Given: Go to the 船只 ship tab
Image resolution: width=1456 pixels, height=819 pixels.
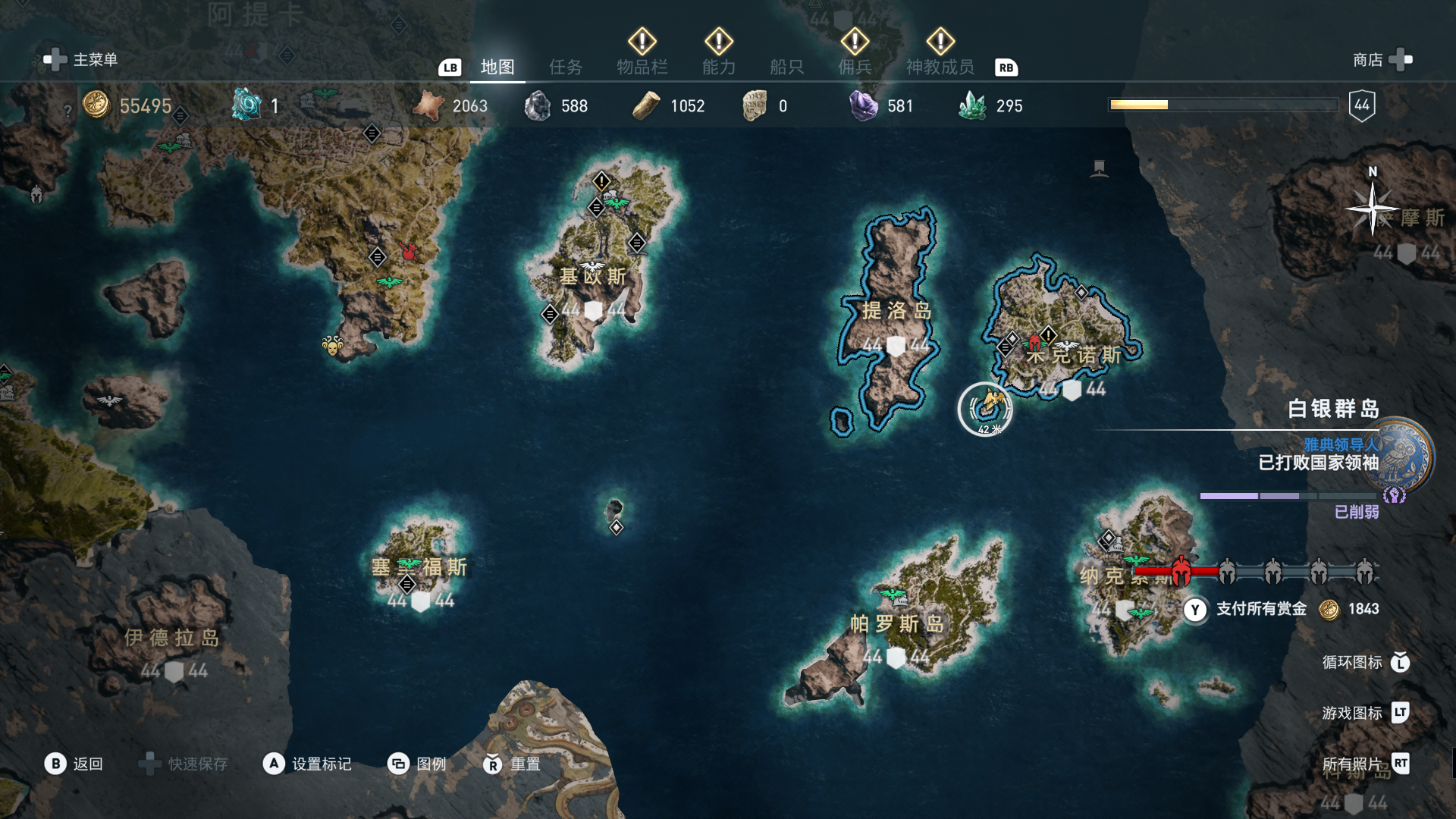Looking at the screenshot, I should click(786, 67).
